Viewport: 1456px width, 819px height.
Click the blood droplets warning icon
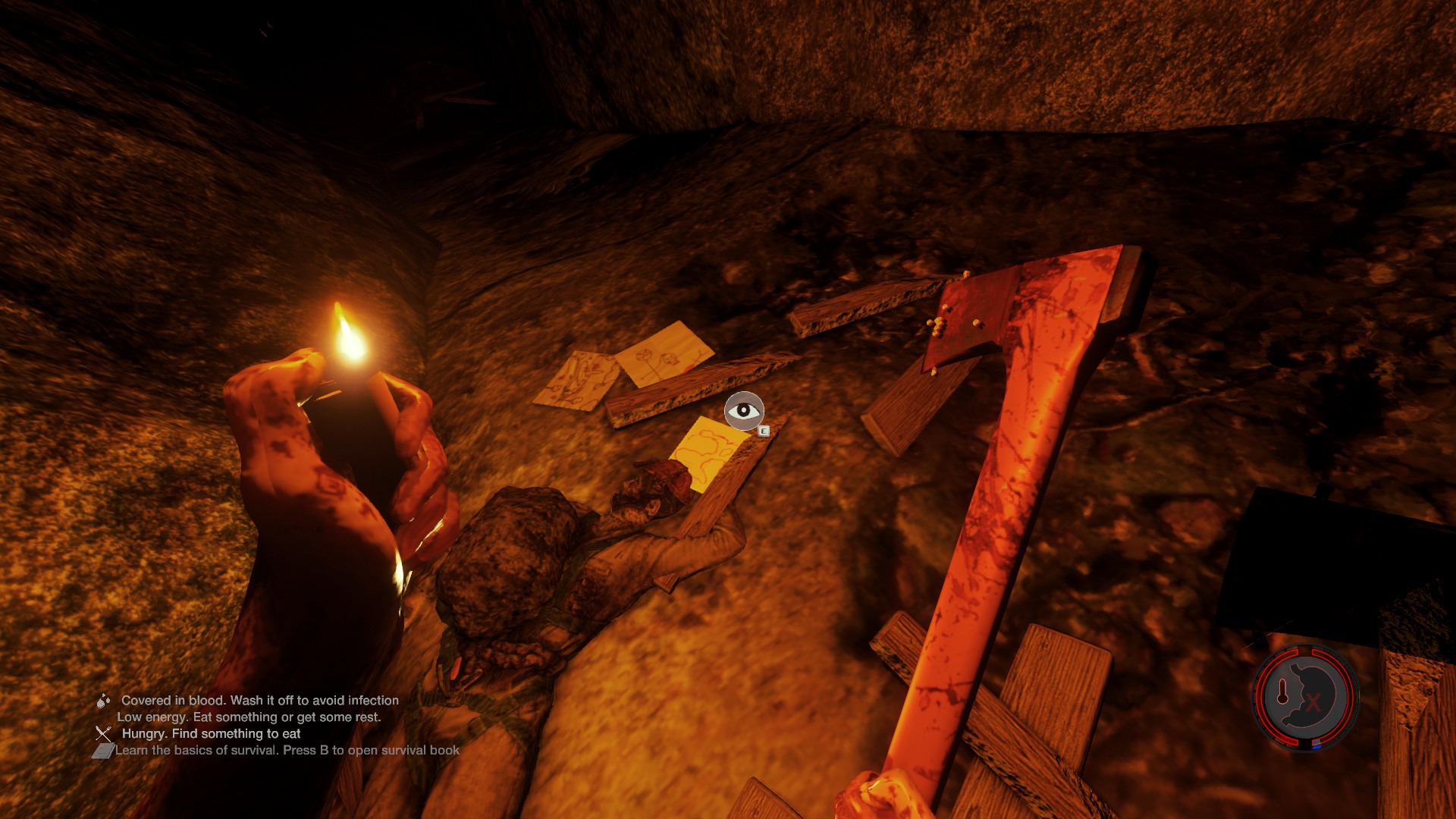pyautogui.click(x=103, y=701)
